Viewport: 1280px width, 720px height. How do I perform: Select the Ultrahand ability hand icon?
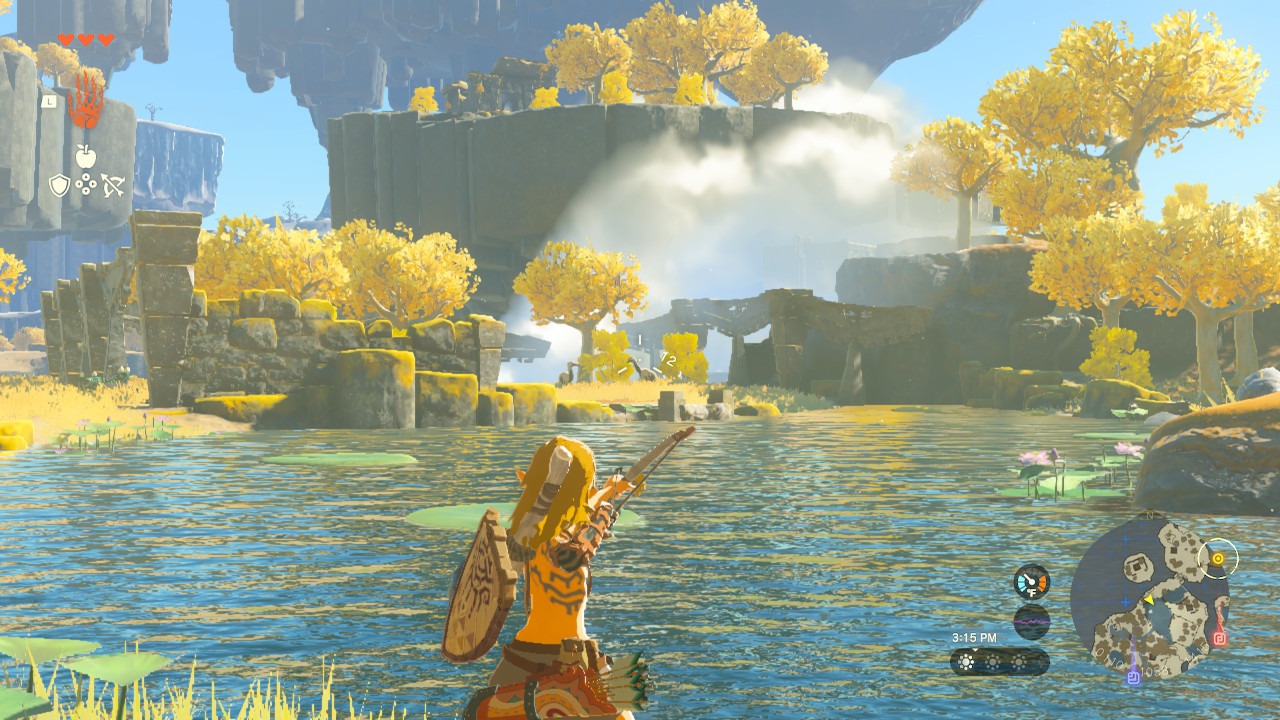[86, 99]
